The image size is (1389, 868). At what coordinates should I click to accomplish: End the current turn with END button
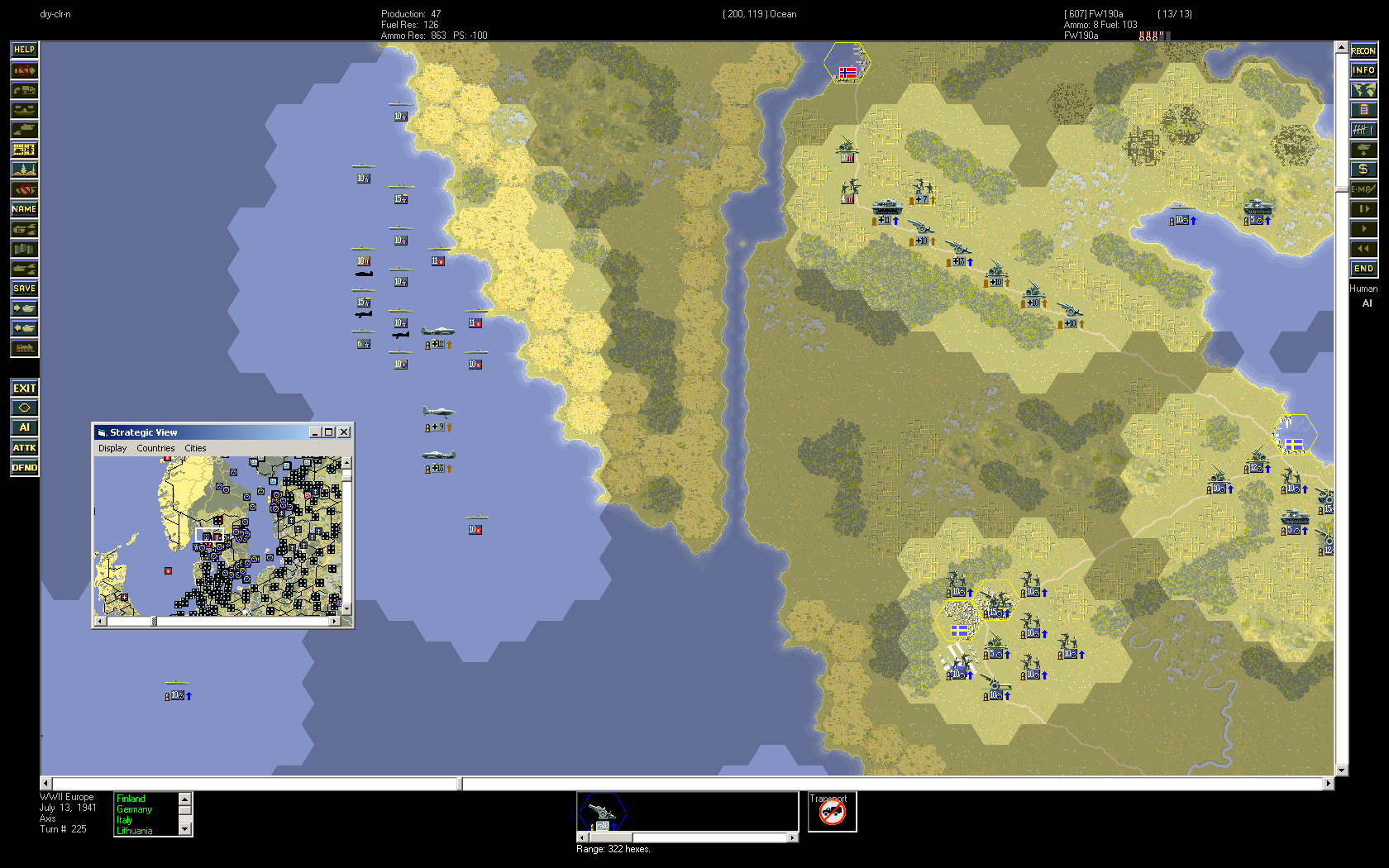1363,268
